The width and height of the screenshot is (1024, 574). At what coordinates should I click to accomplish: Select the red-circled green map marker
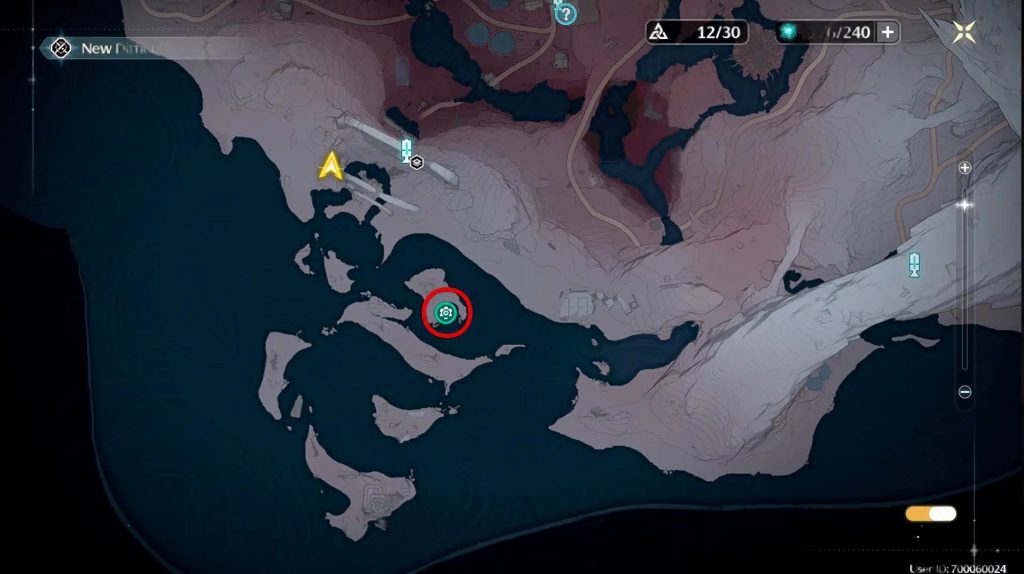point(446,314)
